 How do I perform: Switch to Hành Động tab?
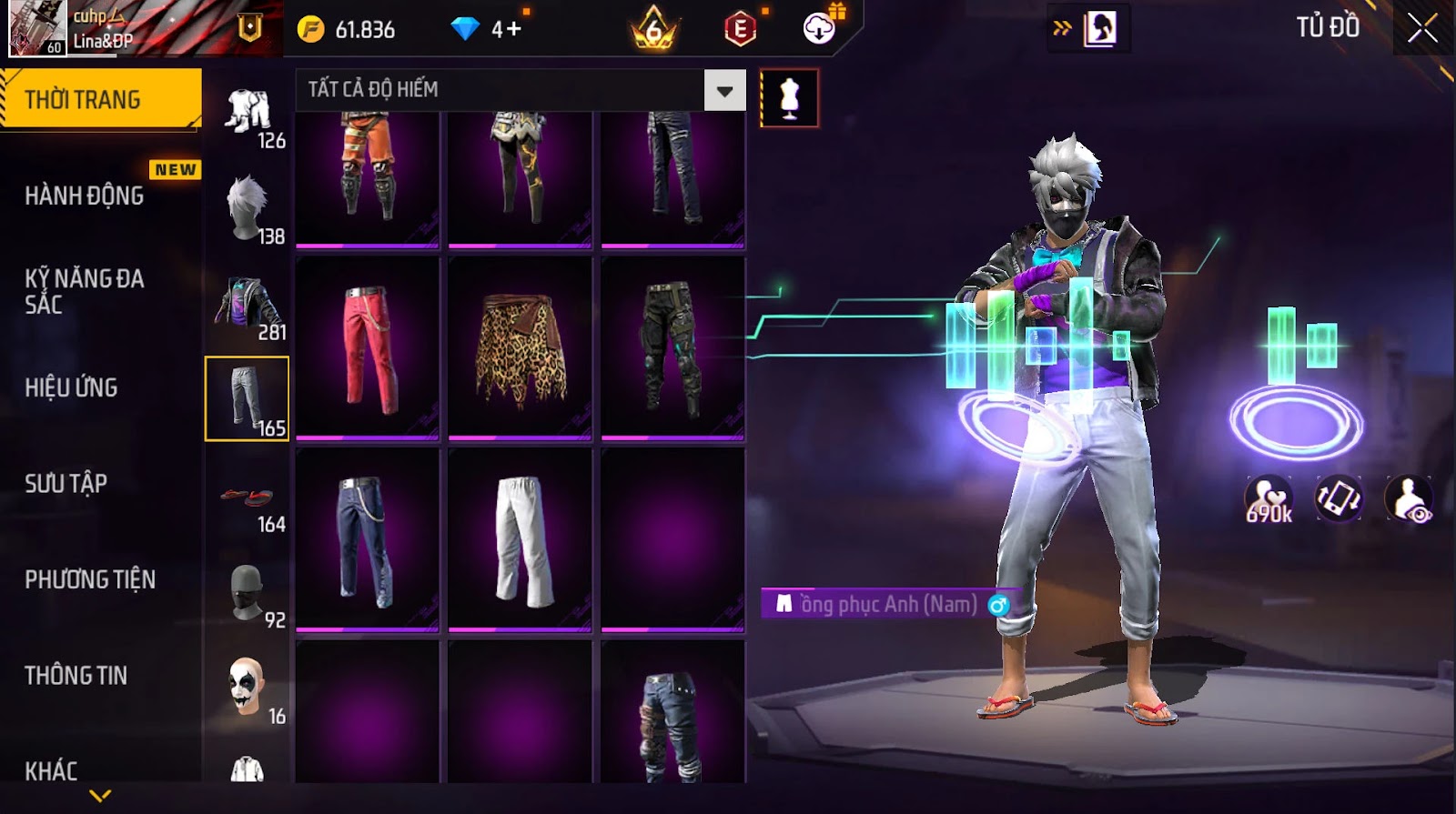click(85, 196)
